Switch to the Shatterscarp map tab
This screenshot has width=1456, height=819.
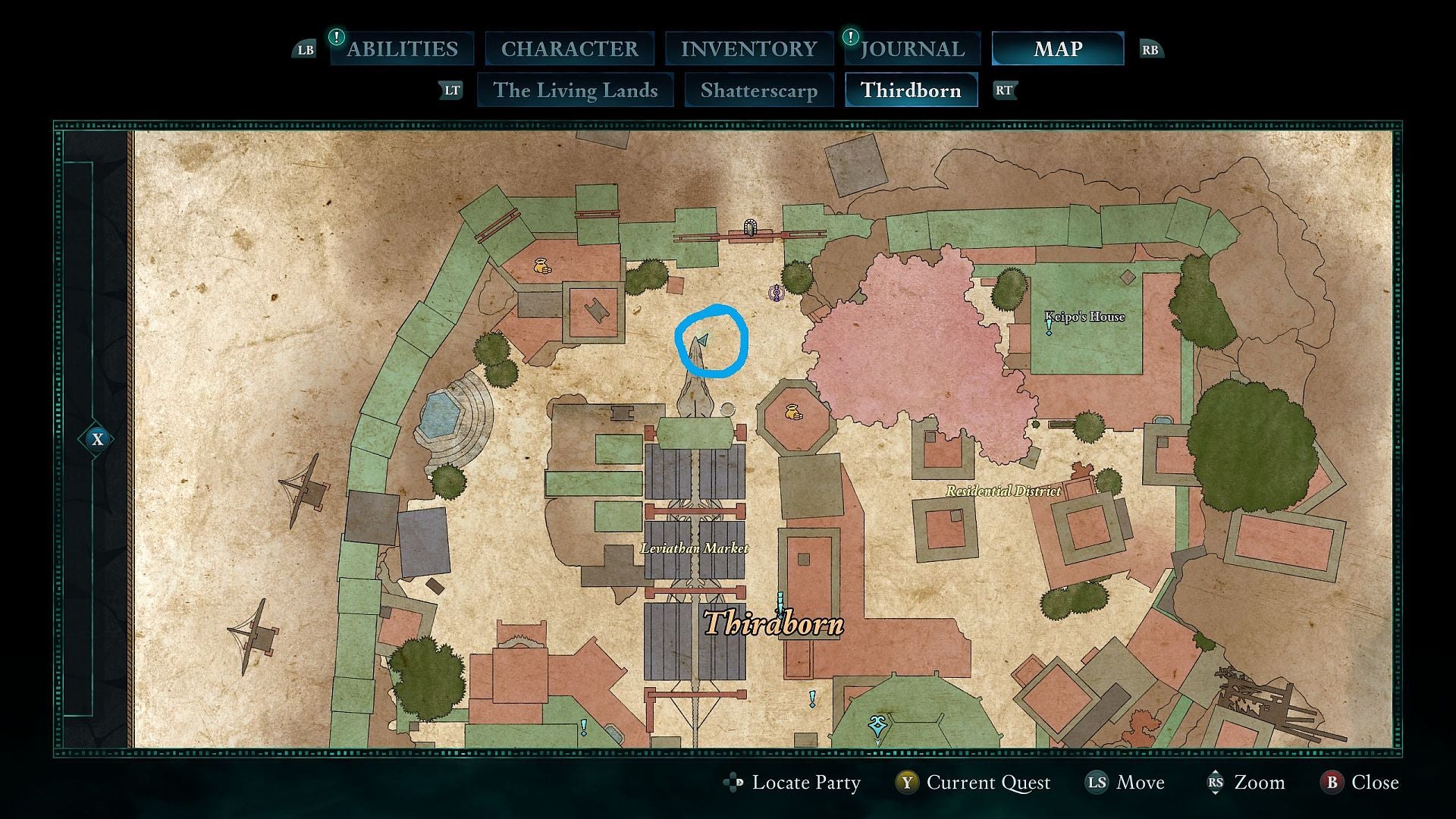pos(759,90)
